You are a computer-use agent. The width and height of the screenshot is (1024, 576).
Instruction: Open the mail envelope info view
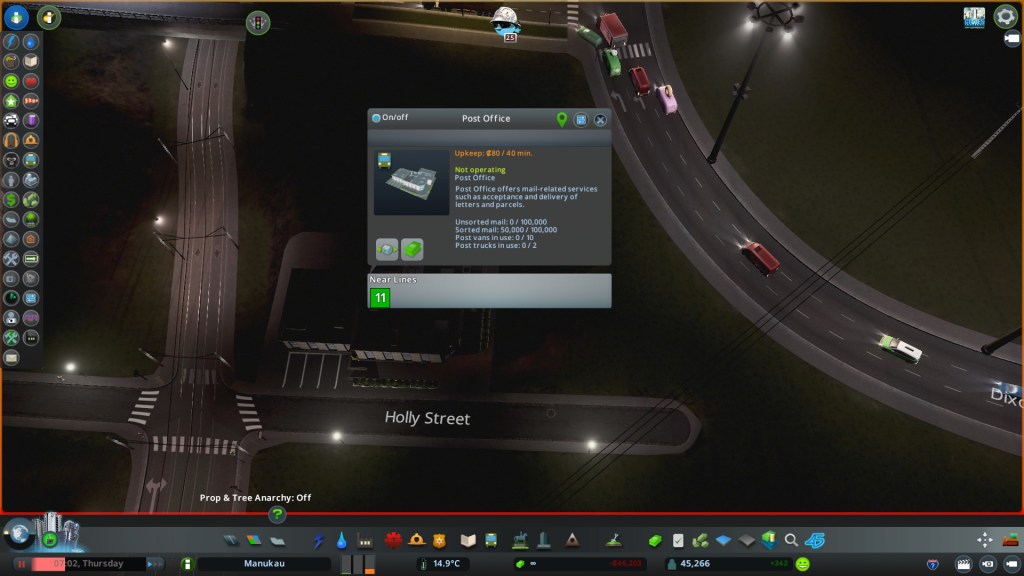tap(11, 357)
